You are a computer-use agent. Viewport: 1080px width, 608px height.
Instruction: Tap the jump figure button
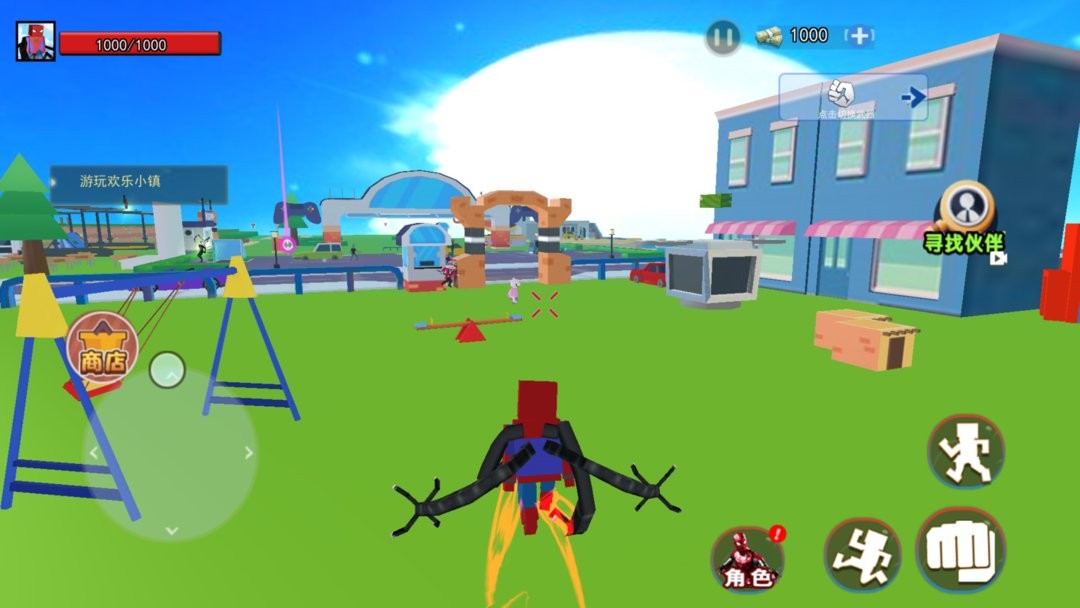pyautogui.click(x=965, y=452)
